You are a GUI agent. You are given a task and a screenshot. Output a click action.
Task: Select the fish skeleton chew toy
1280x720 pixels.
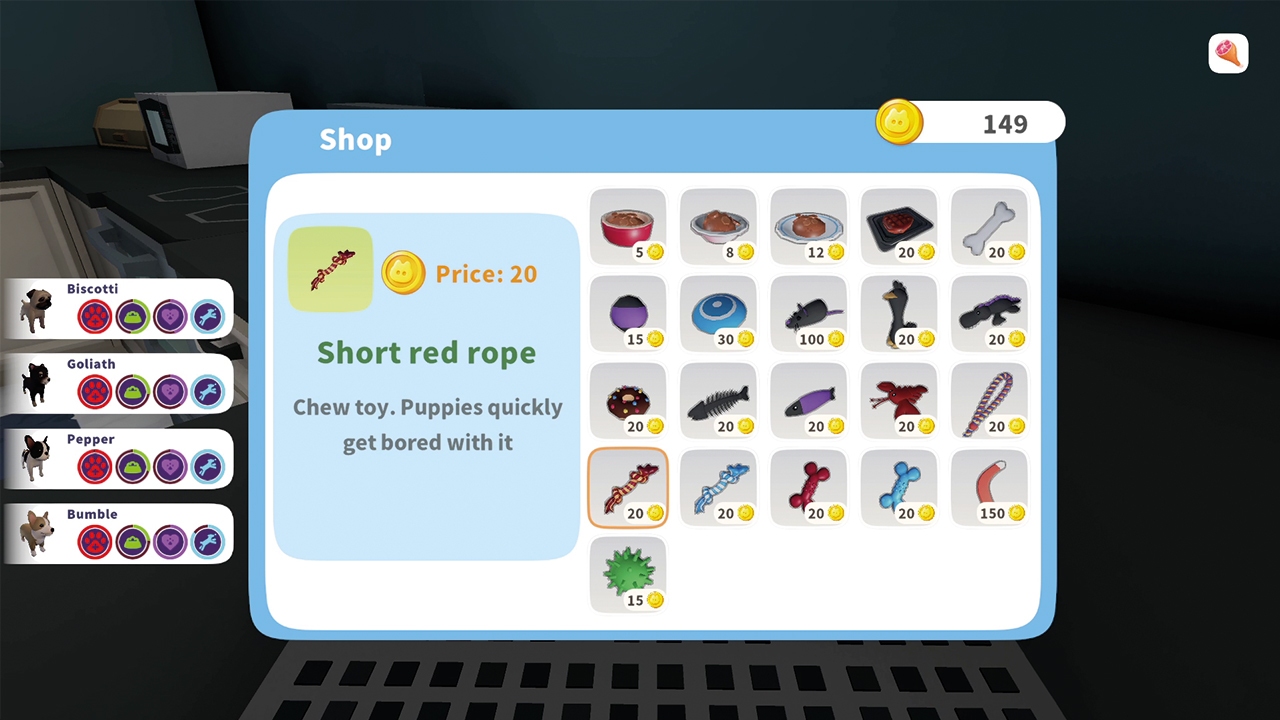pyautogui.click(x=718, y=398)
